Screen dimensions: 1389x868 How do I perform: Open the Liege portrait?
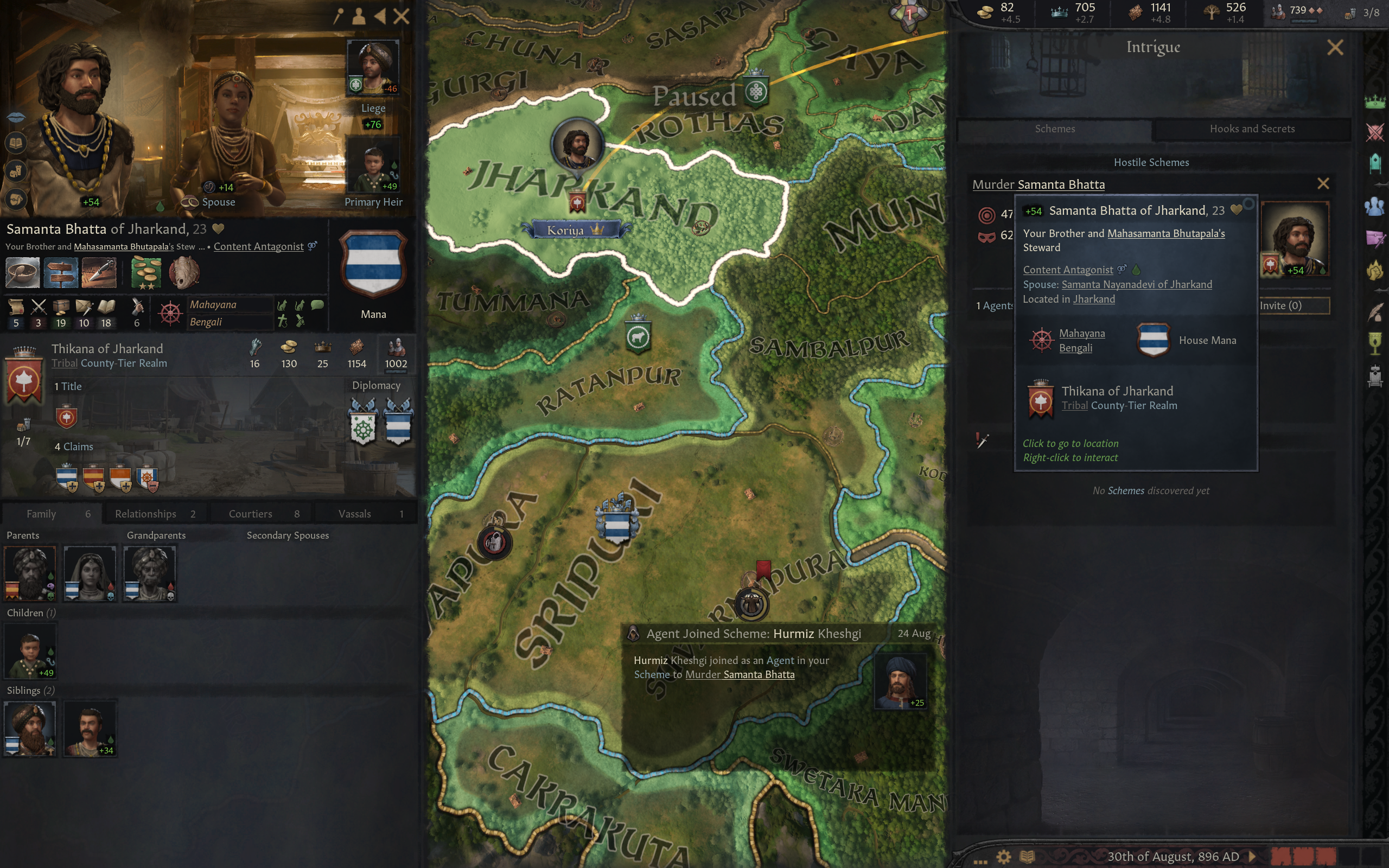pos(373,68)
